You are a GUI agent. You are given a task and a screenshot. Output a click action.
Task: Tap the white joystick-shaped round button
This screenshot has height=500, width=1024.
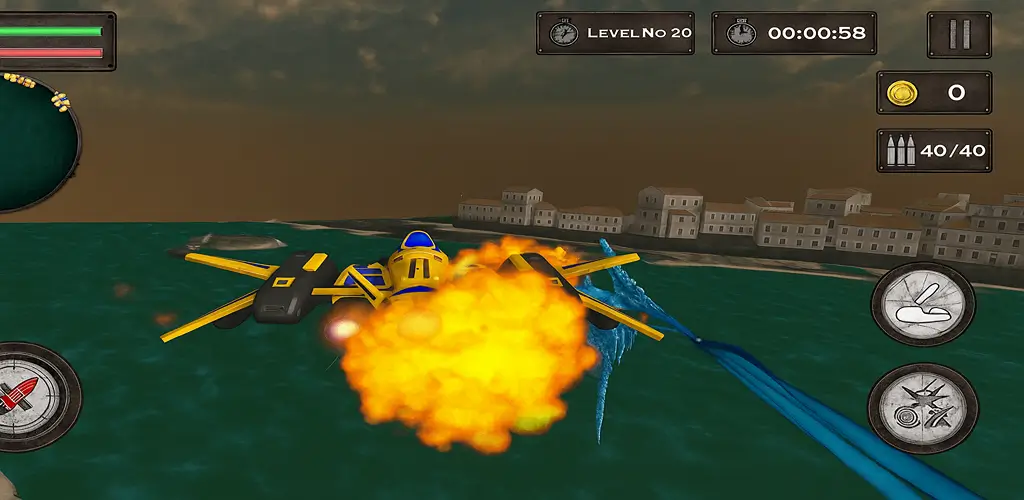pyautogui.click(x=922, y=304)
